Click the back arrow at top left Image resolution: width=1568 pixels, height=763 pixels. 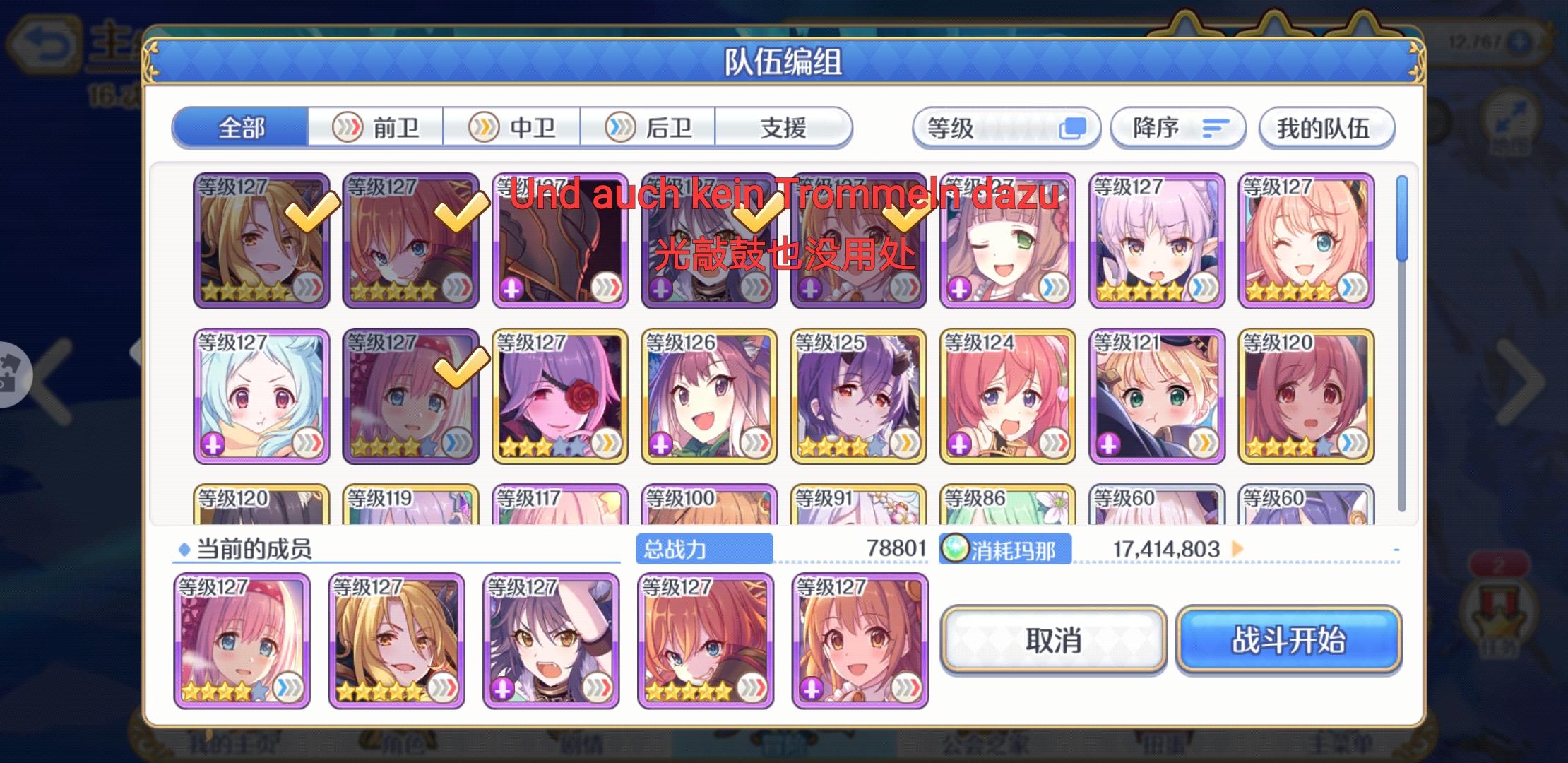tap(42, 42)
